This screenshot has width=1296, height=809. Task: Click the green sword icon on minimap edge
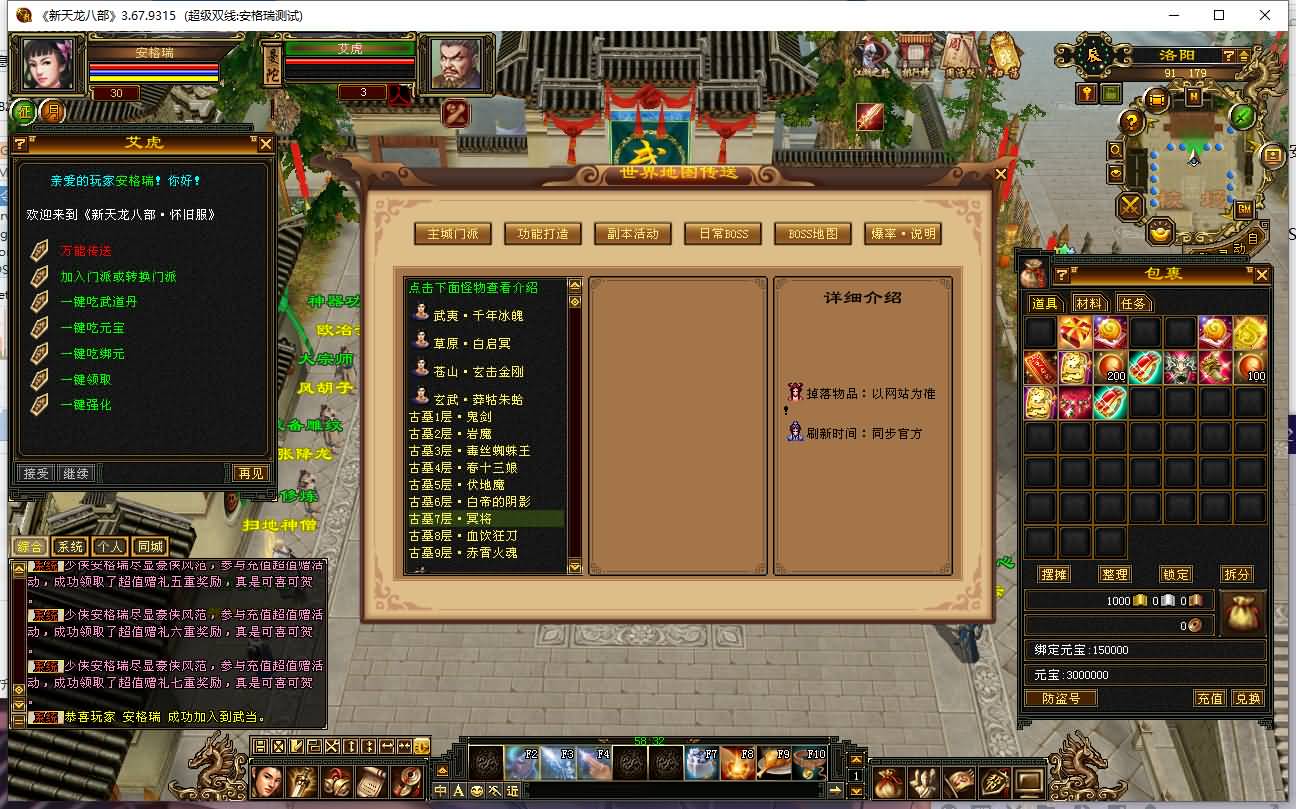pyautogui.click(x=1242, y=117)
